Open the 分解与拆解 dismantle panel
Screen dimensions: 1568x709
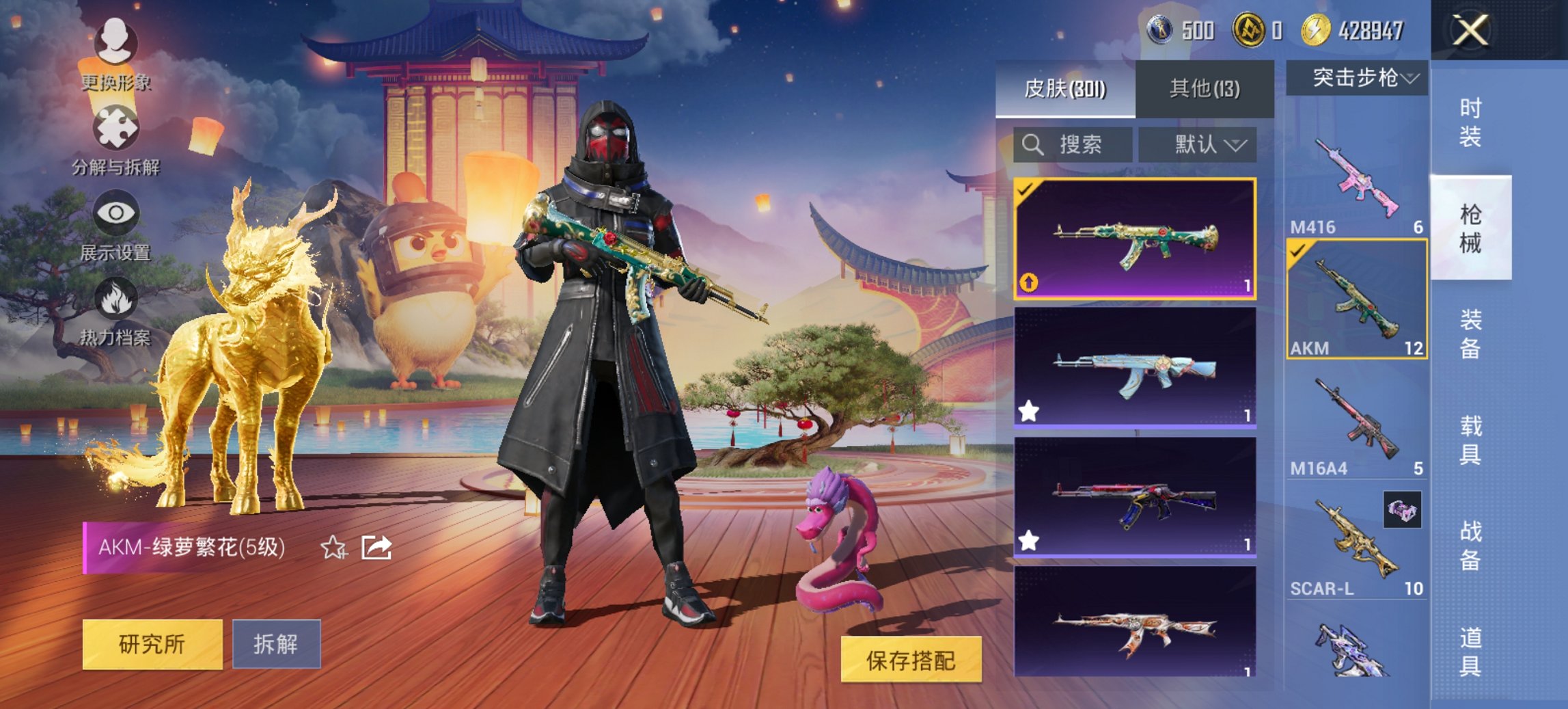(x=118, y=137)
